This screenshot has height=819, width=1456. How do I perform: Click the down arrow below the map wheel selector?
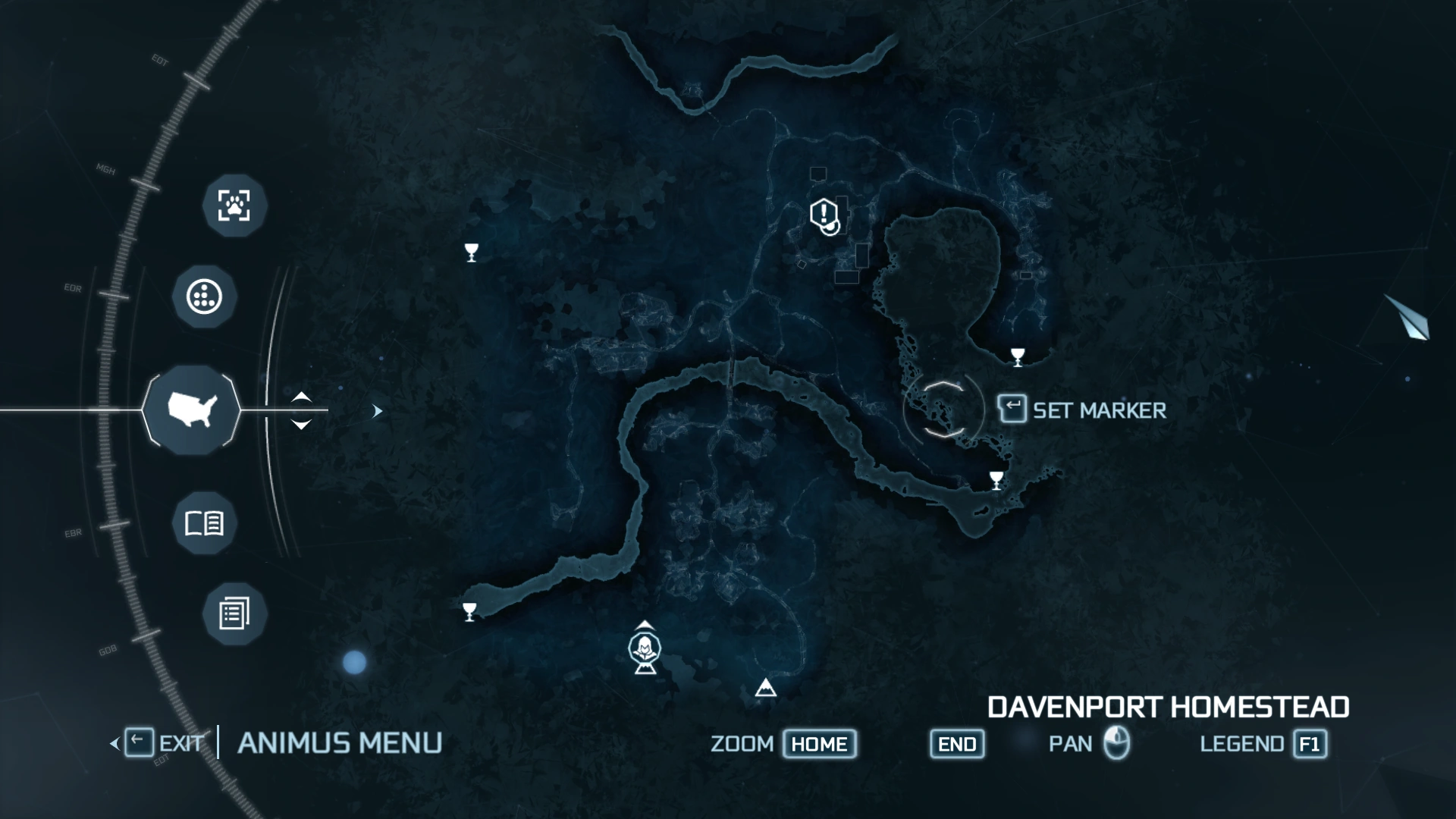point(301,422)
